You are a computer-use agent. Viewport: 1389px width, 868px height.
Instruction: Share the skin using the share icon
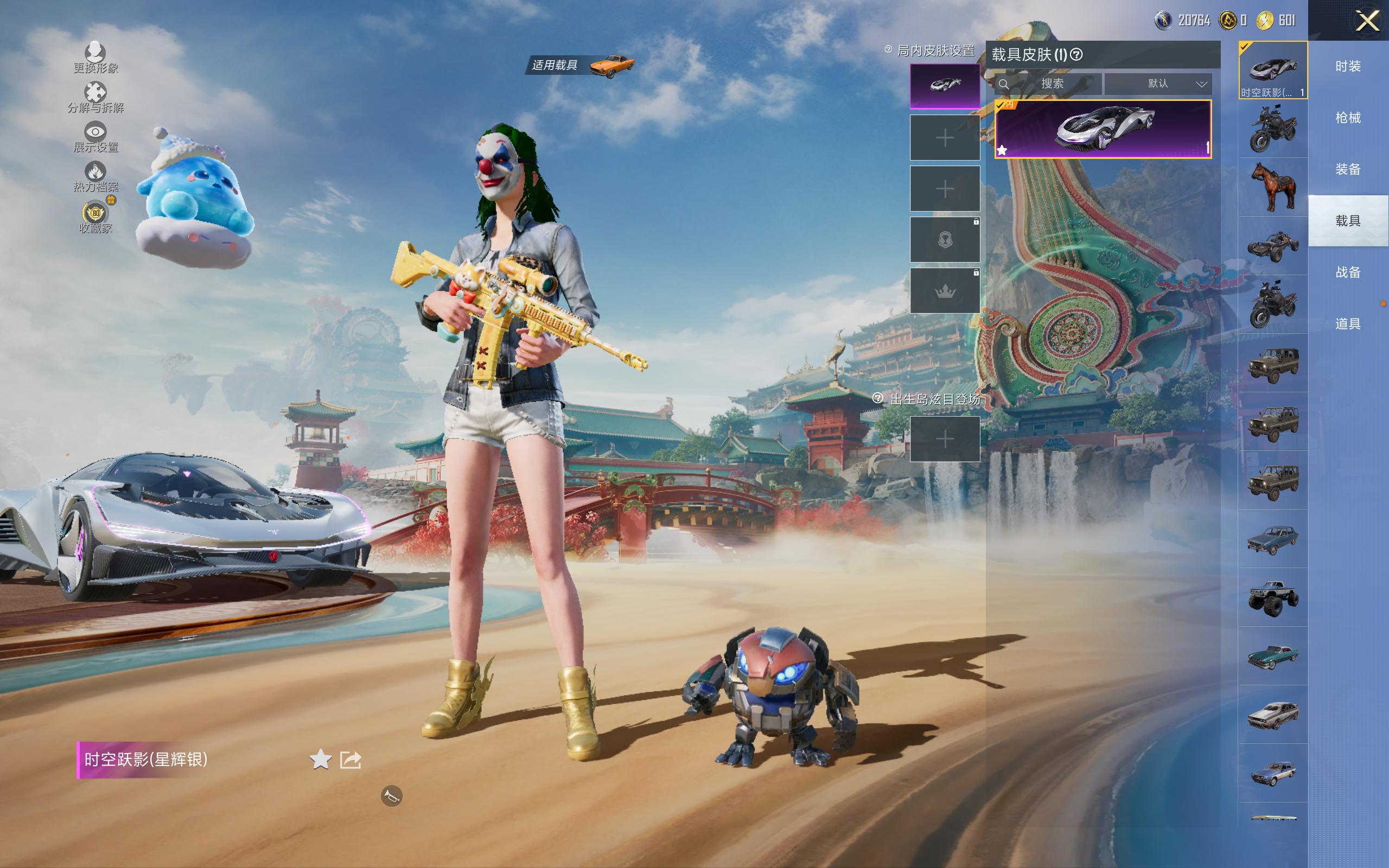point(351,759)
